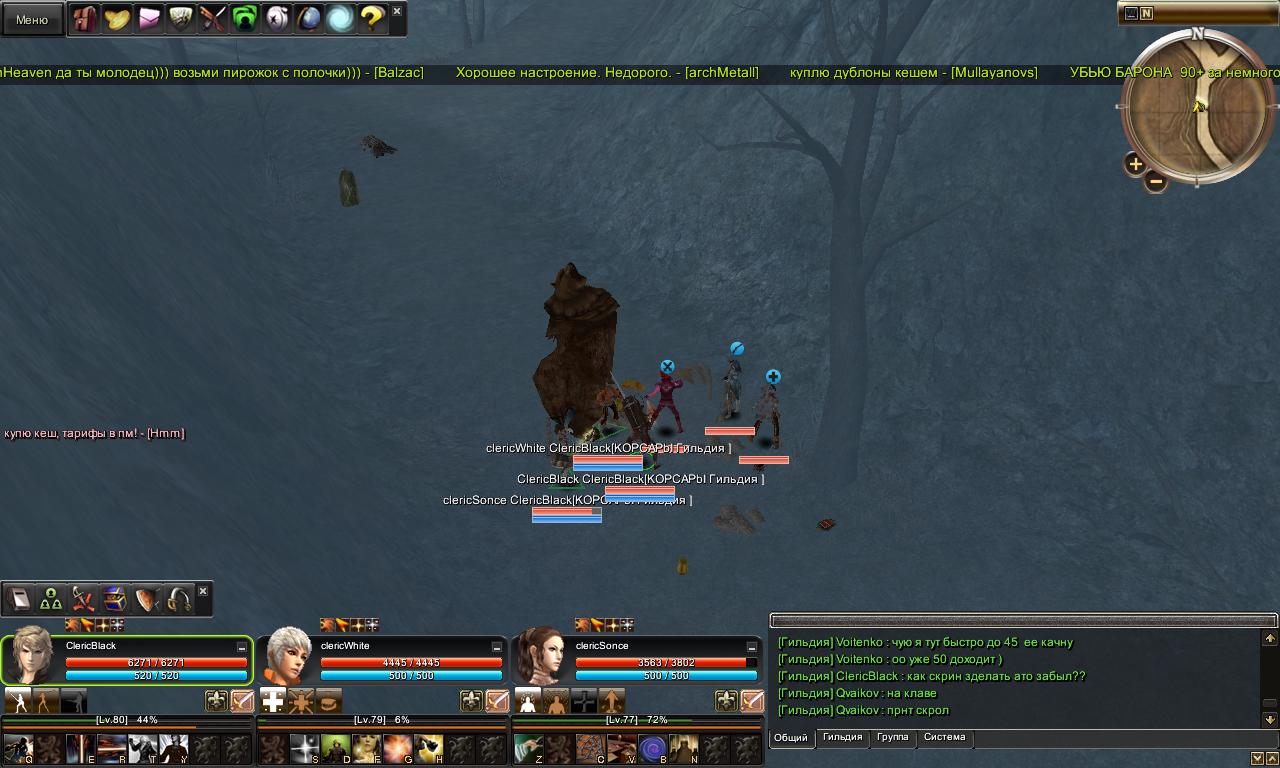Screen dimensions: 1280x768
Task: Open the yellow question mark help icon
Action: click(372, 19)
